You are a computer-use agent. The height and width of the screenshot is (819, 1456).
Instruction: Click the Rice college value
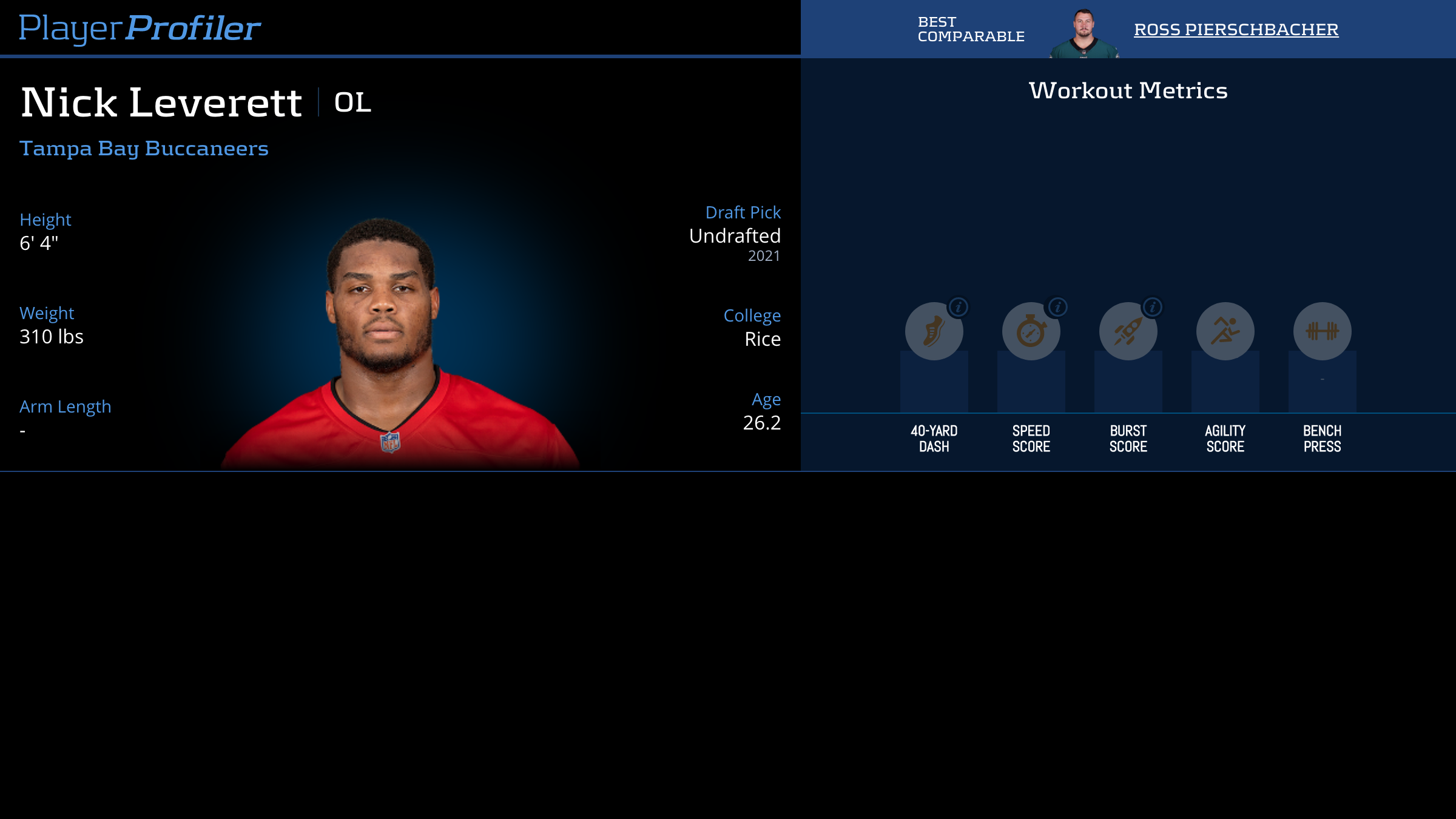click(763, 339)
